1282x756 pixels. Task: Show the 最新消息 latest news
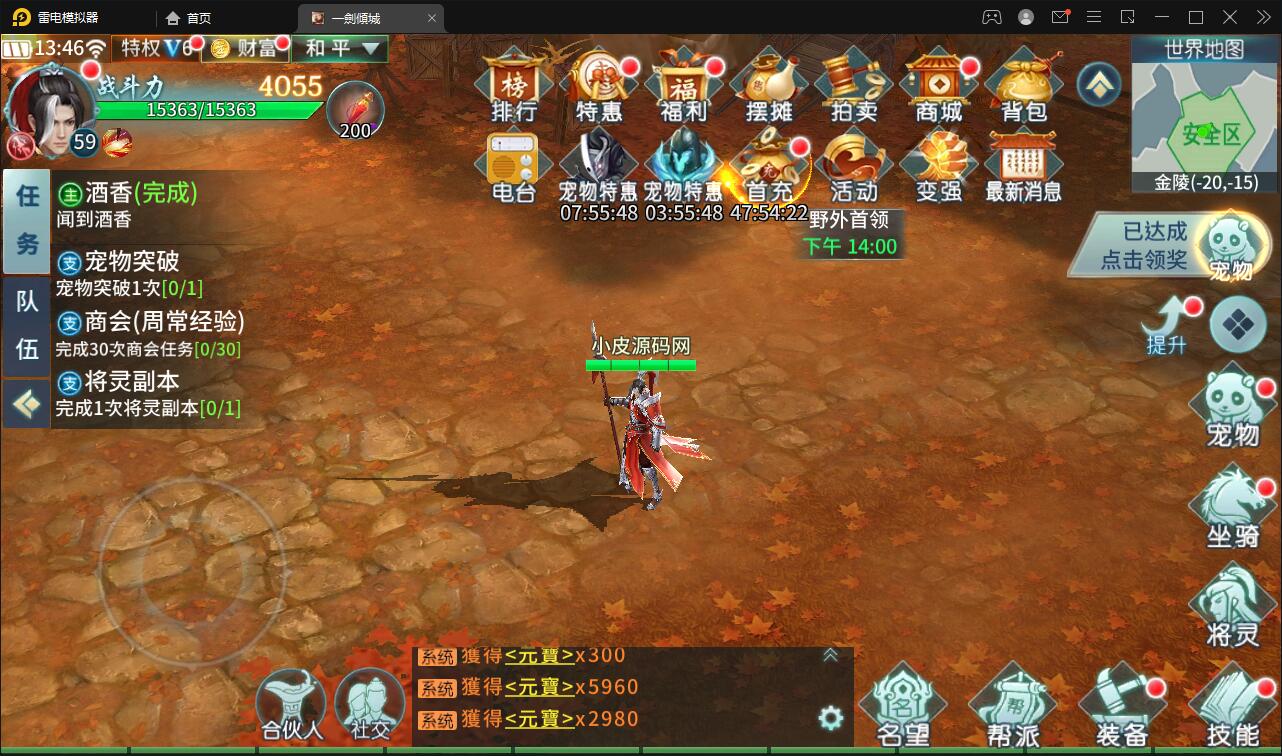click(x=1023, y=167)
